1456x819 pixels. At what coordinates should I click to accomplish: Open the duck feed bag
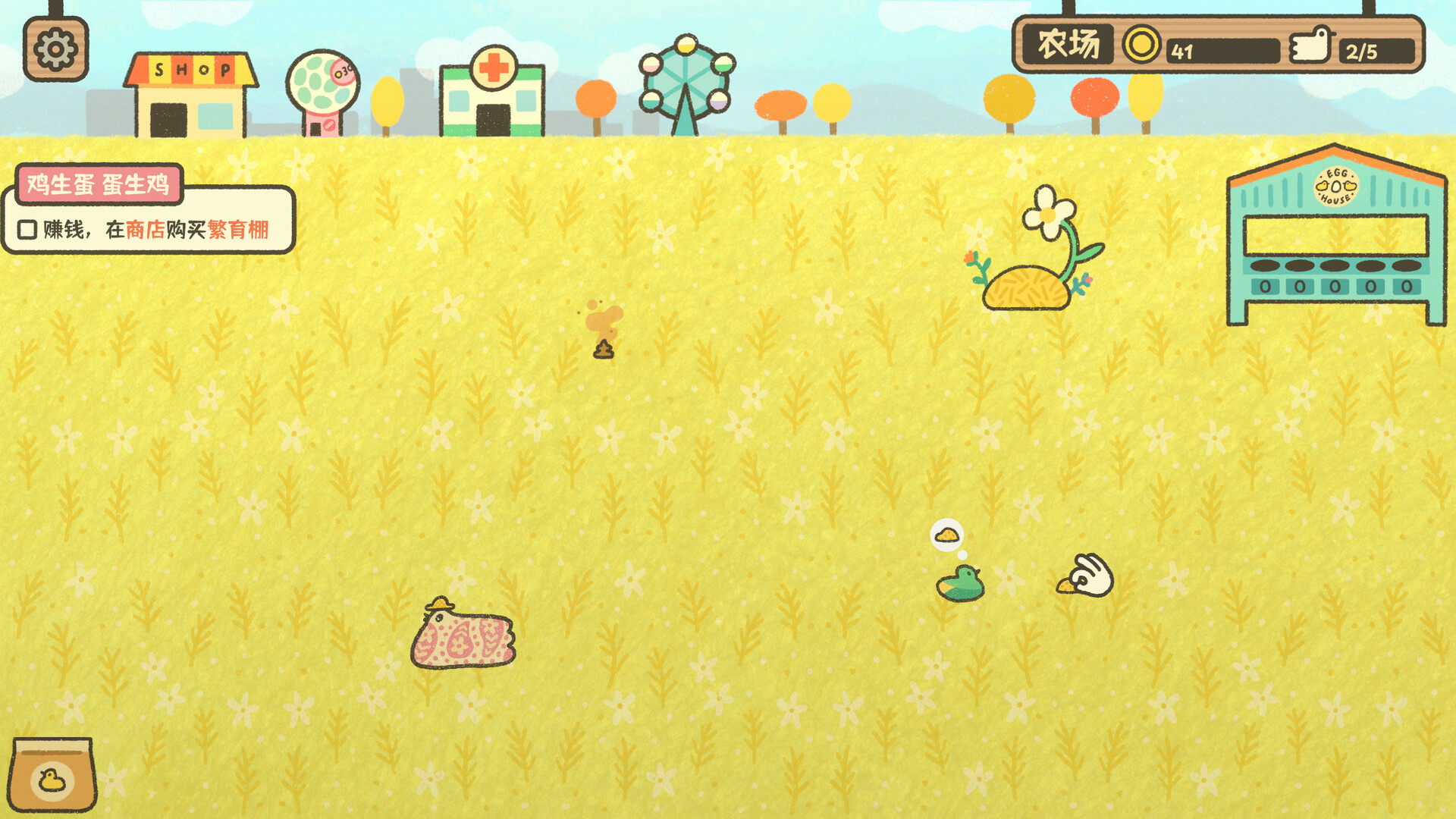pyautogui.click(x=53, y=775)
